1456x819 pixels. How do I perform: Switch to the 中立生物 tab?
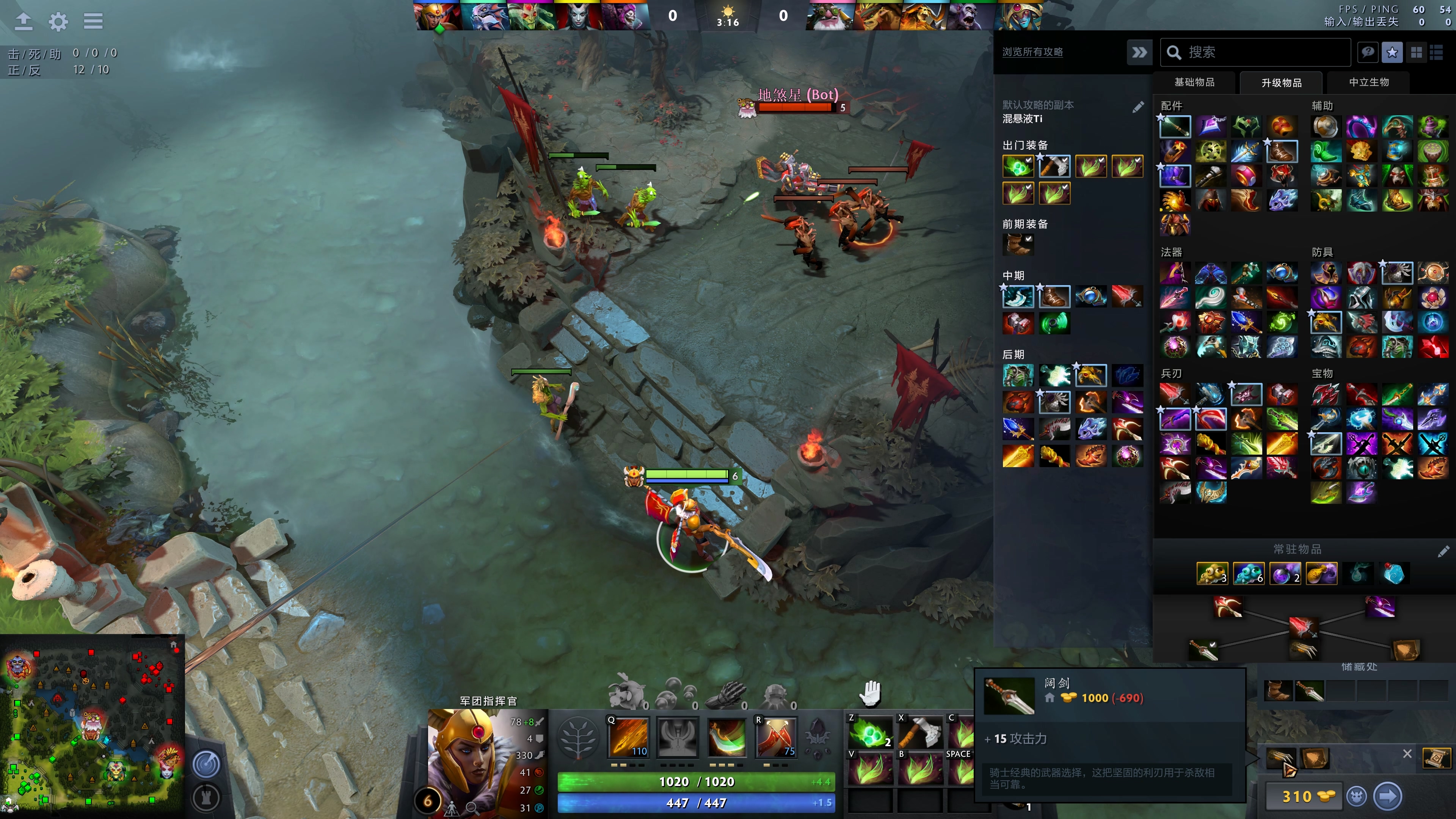pos(1368,83)
